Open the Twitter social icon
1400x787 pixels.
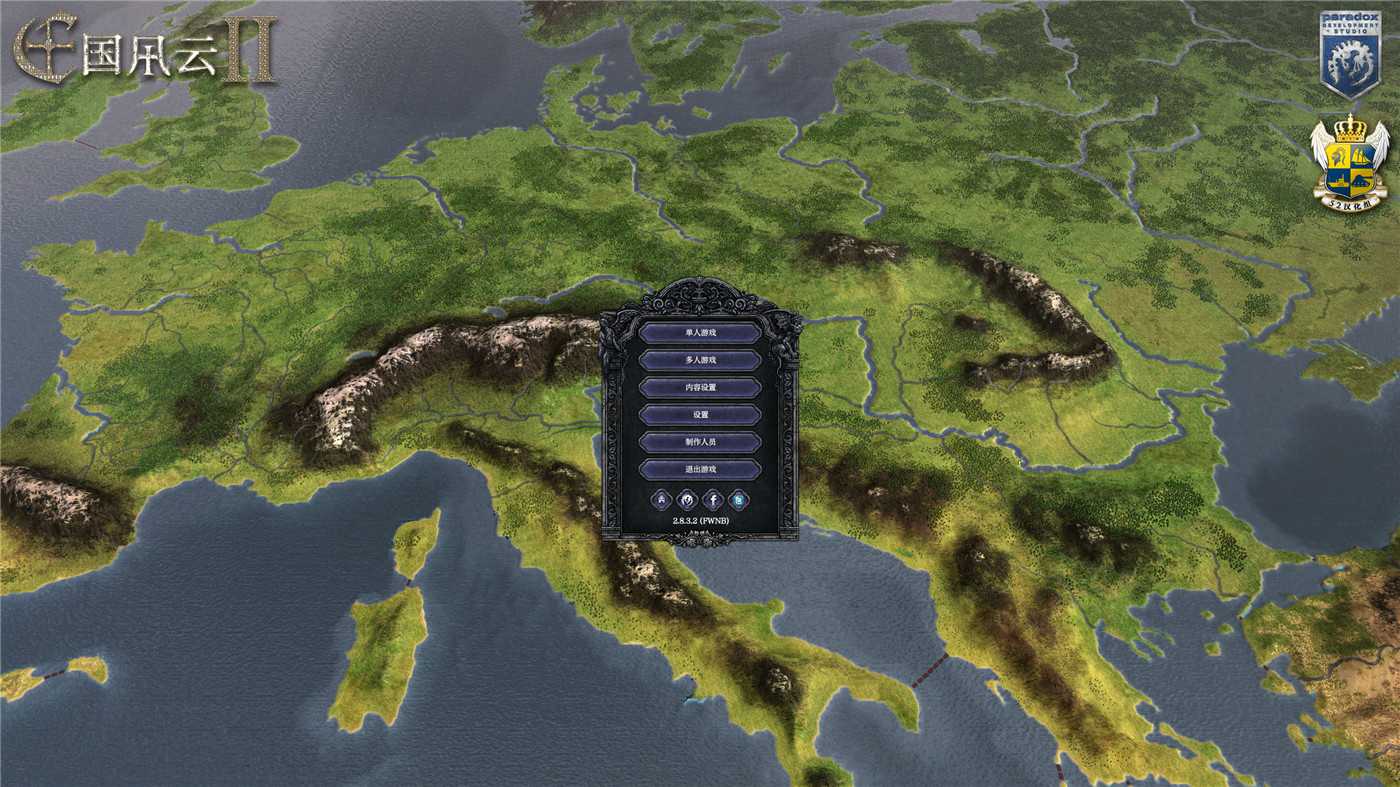pos(737,499)
